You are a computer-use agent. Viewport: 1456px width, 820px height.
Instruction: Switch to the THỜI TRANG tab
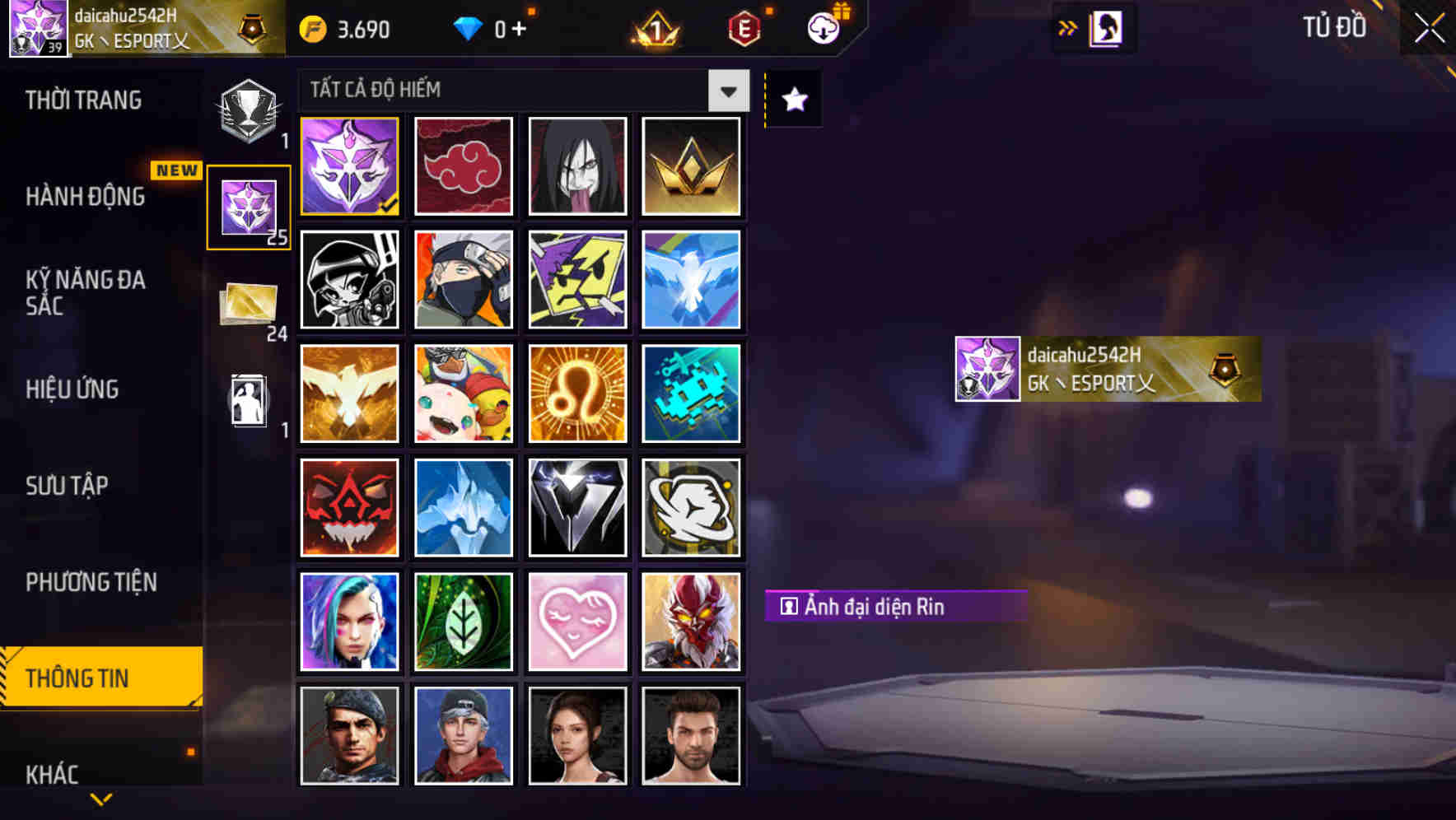(x=85, y=100)
